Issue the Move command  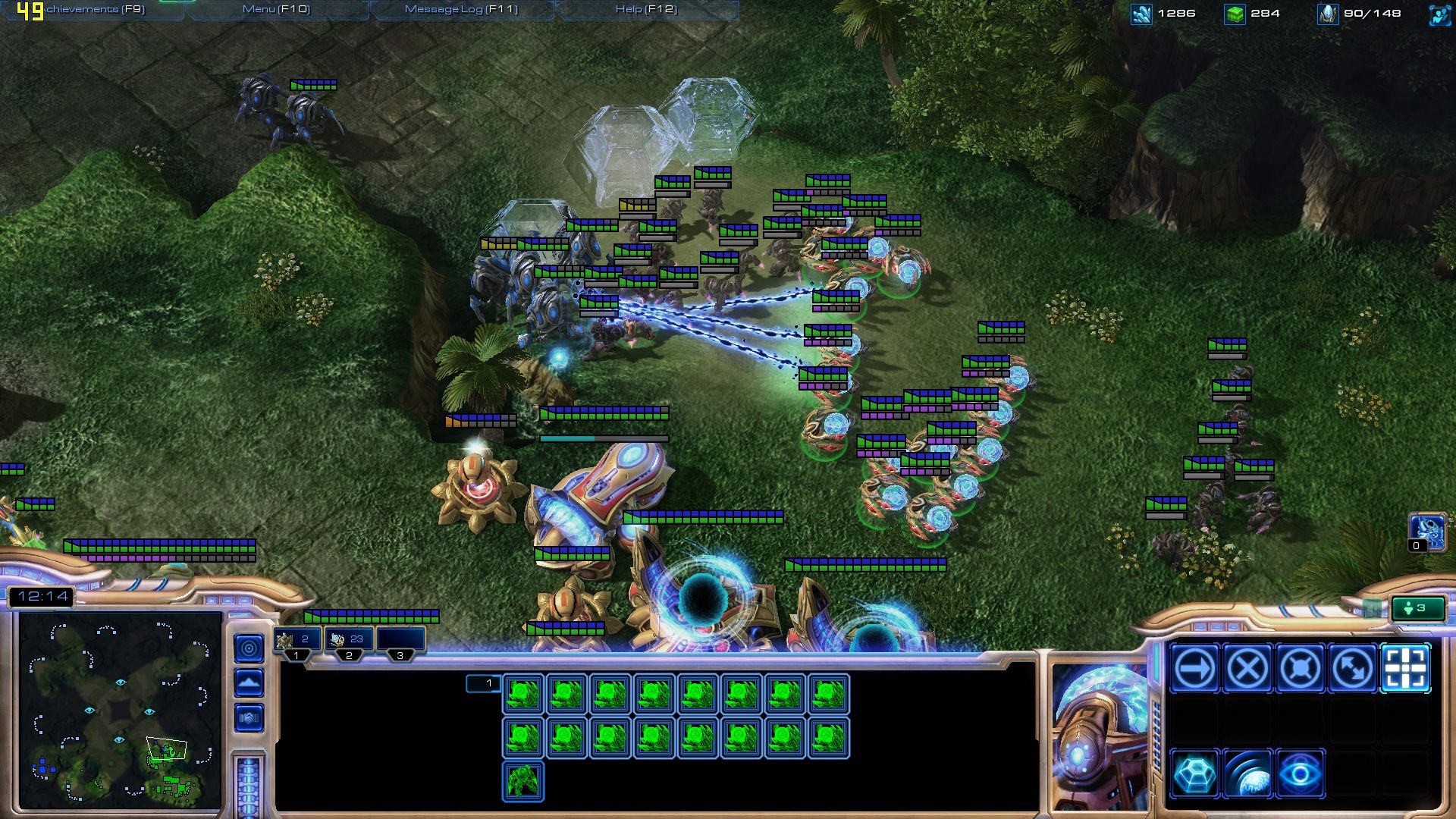tap(1194, 668)
